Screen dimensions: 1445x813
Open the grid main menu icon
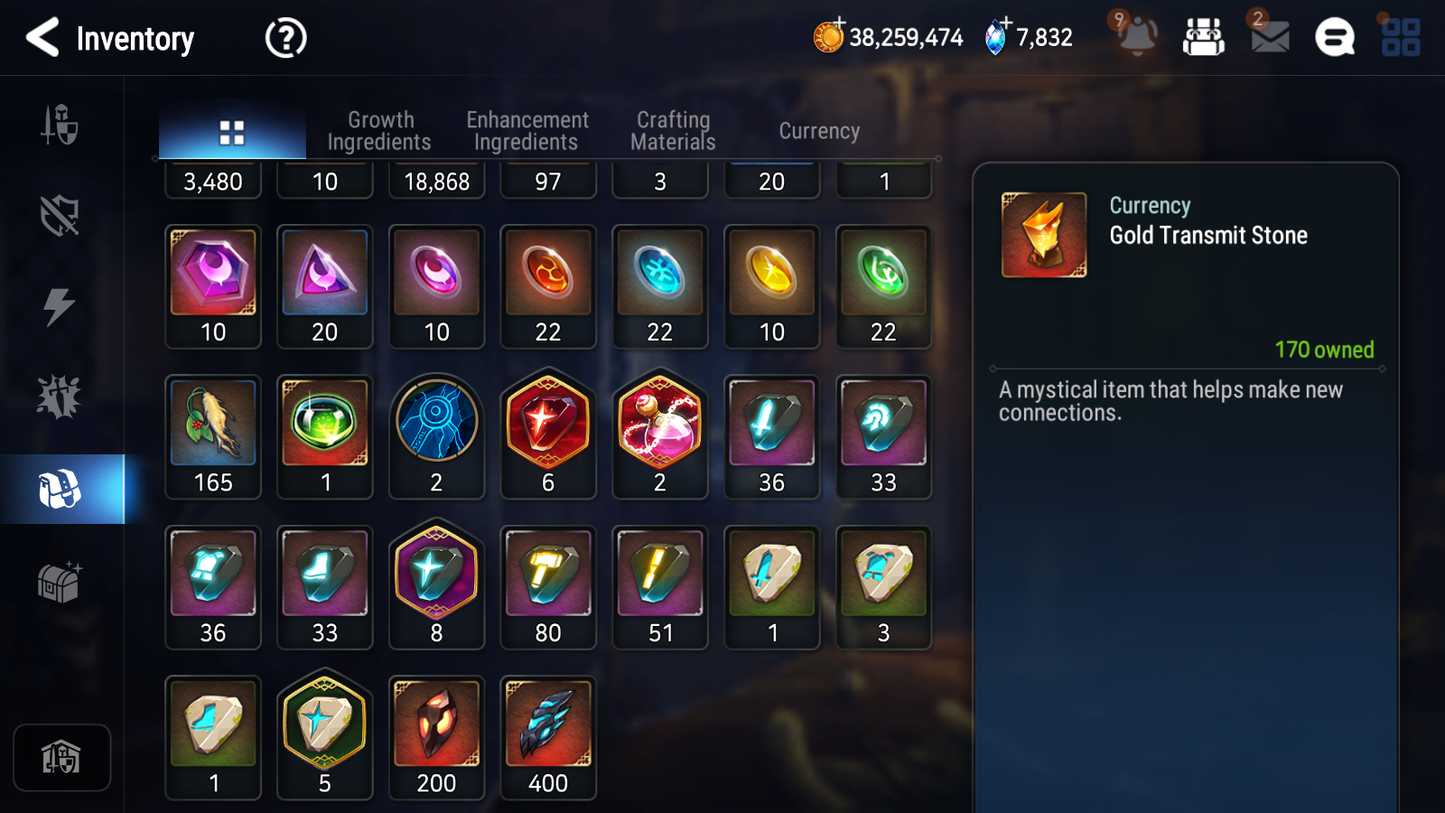point(1400,38)
